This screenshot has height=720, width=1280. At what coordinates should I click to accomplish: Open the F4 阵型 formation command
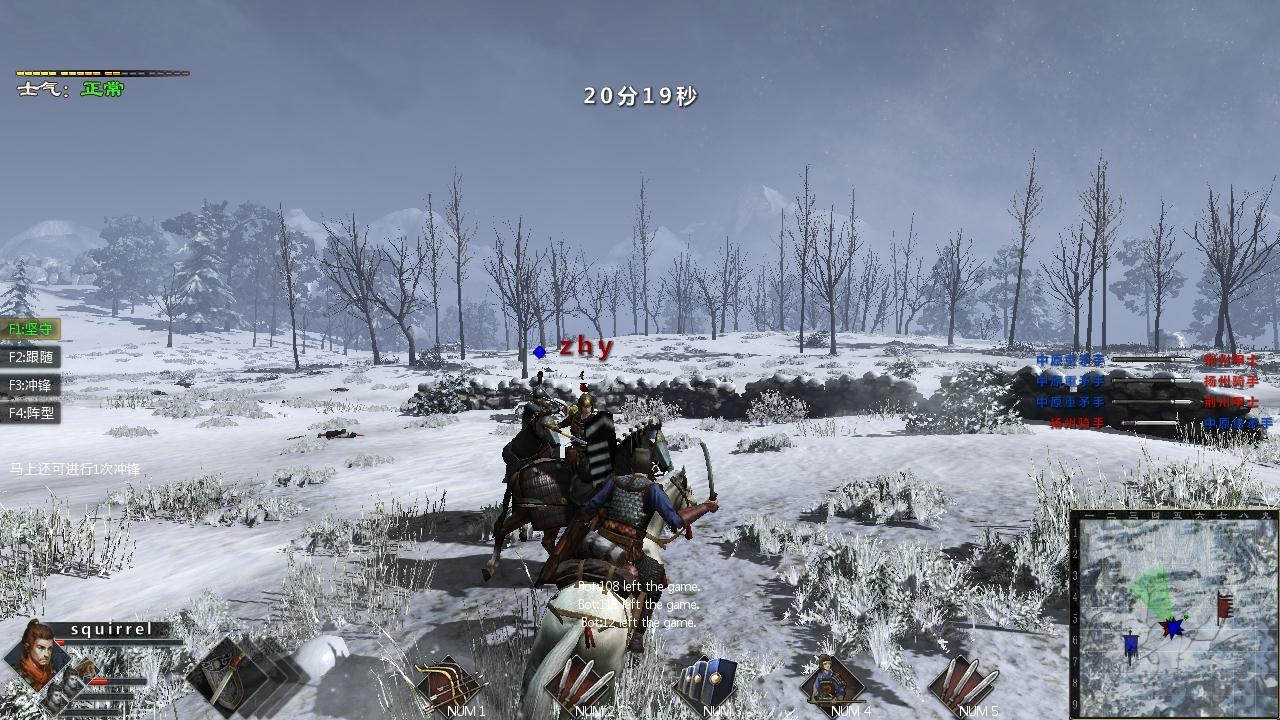[31, 412]
